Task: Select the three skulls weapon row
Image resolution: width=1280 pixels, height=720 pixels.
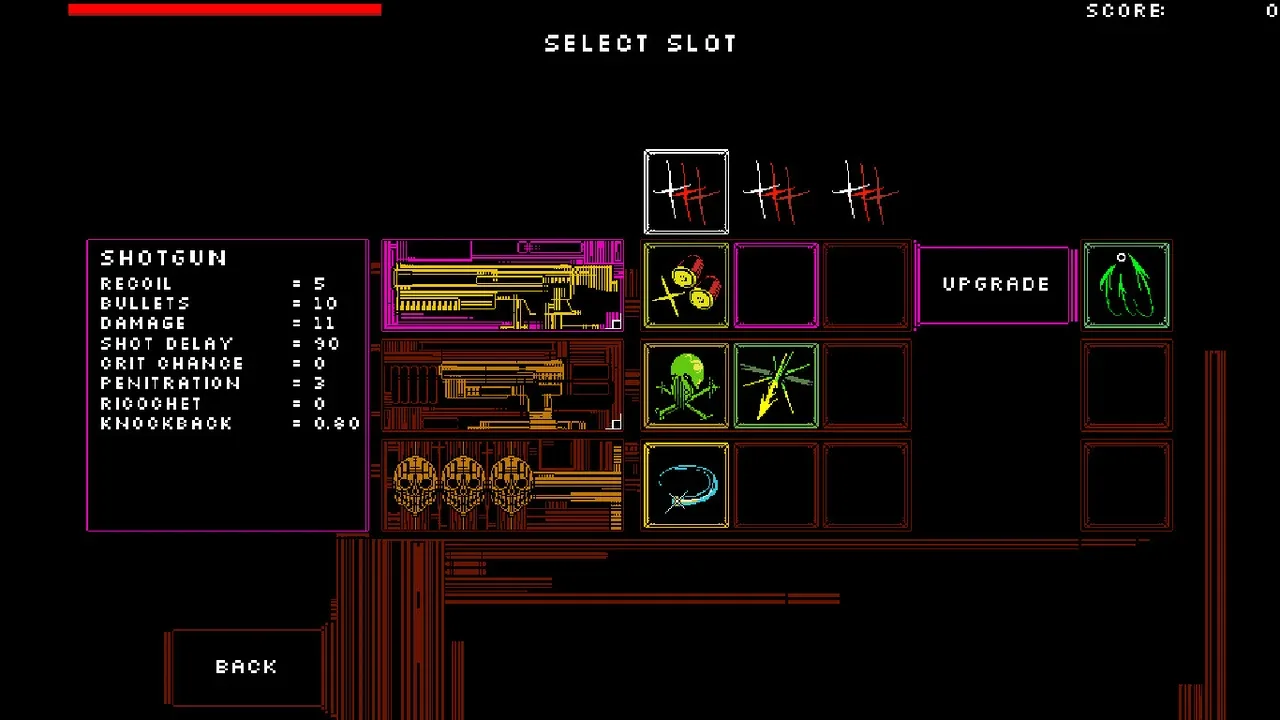Action: point(502,485)
